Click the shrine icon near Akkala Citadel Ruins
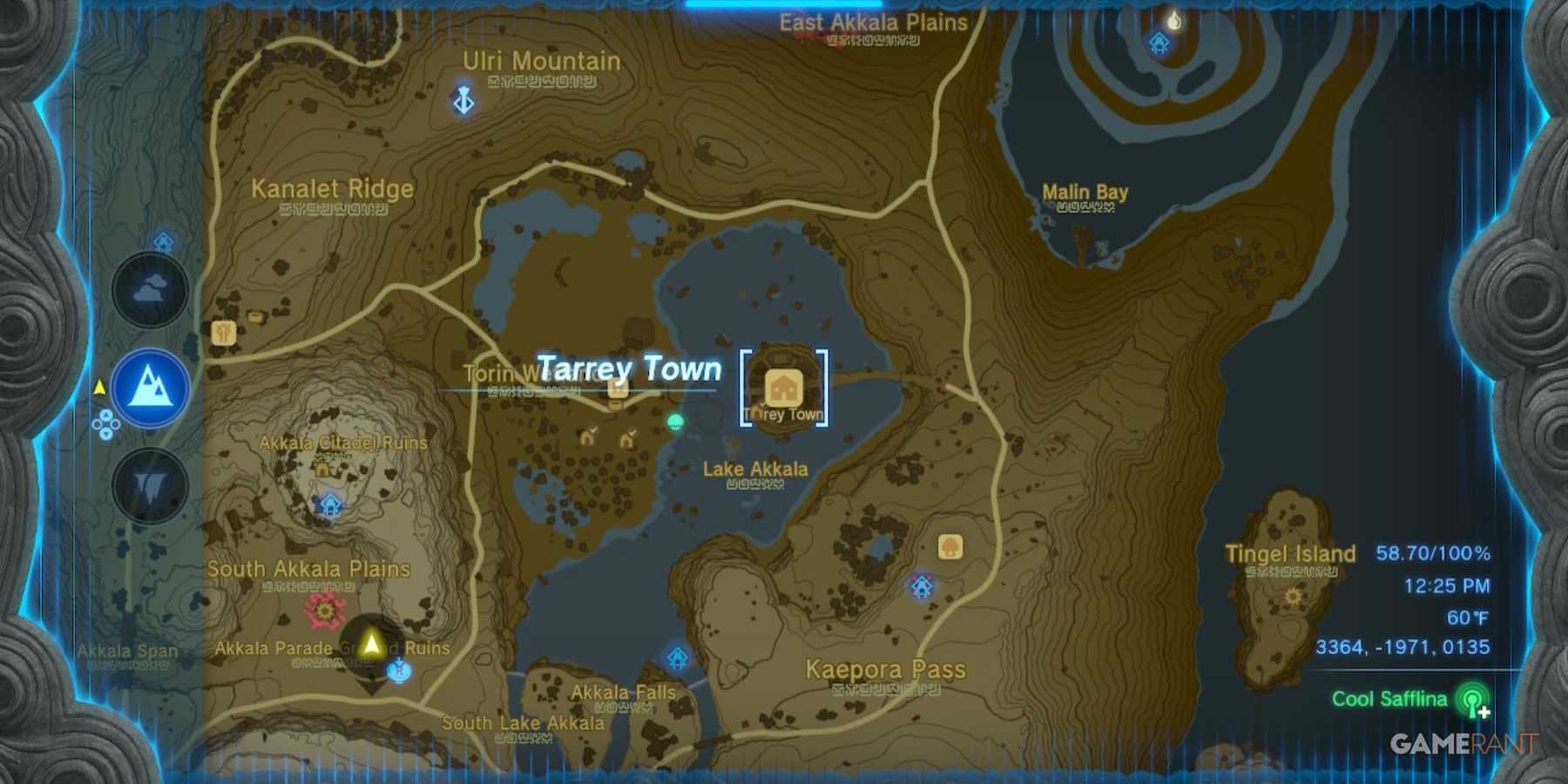Viewport: 1568px width, 784px height. [329, 505]
